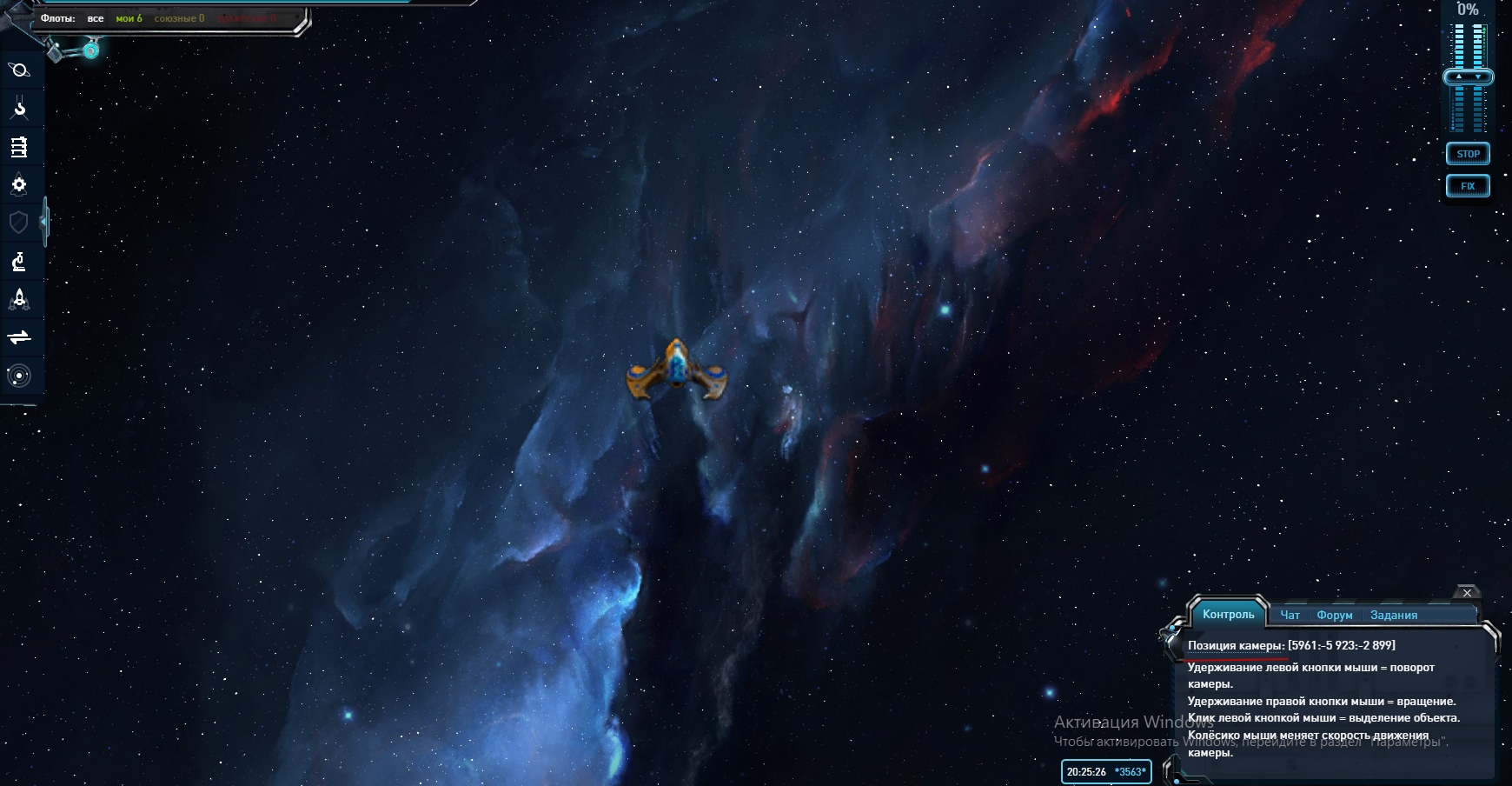
Task: Click the rocket launch sidebar icon
Action: [x=19, y=299]
